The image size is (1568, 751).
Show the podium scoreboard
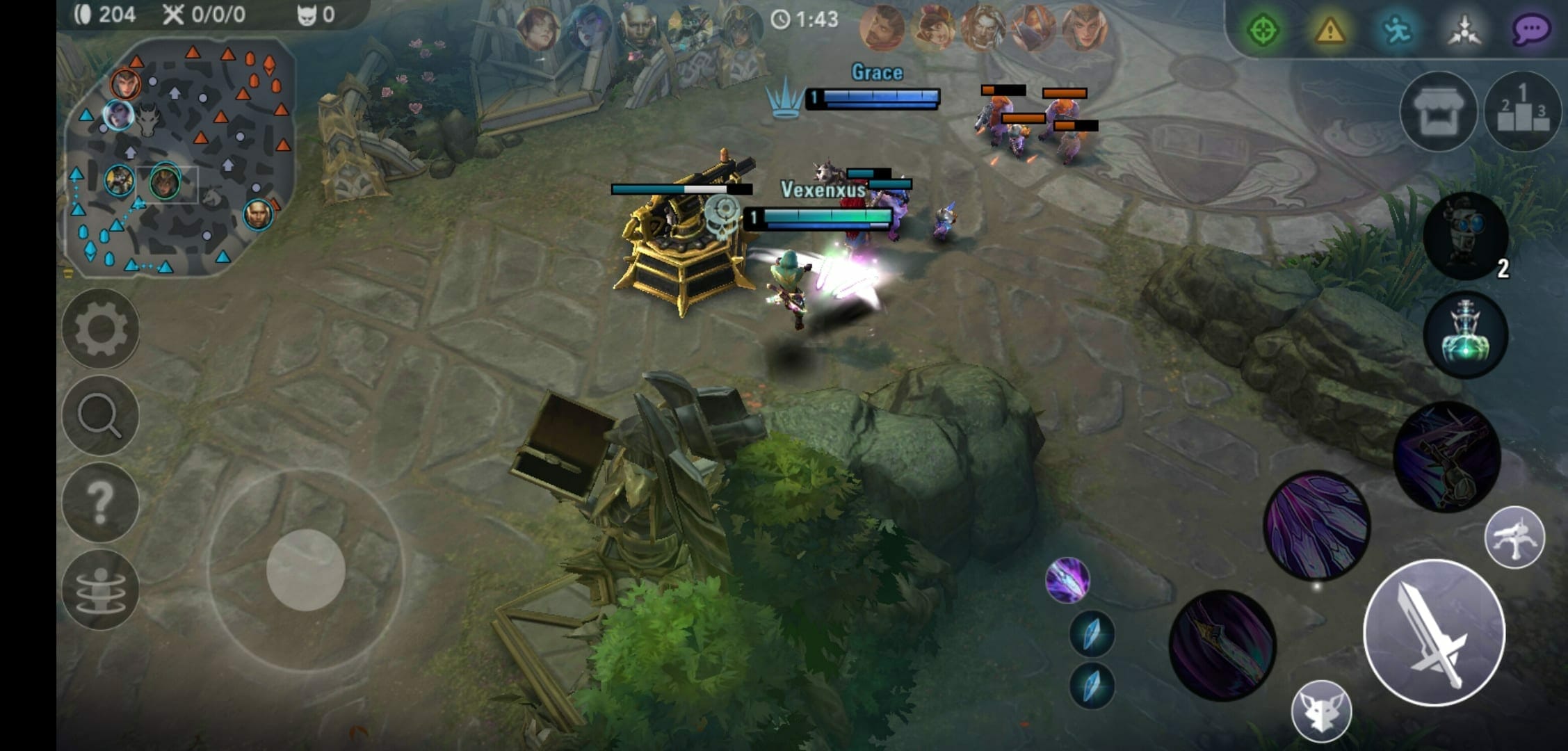pyautogui.click(x=1523, y=112)
